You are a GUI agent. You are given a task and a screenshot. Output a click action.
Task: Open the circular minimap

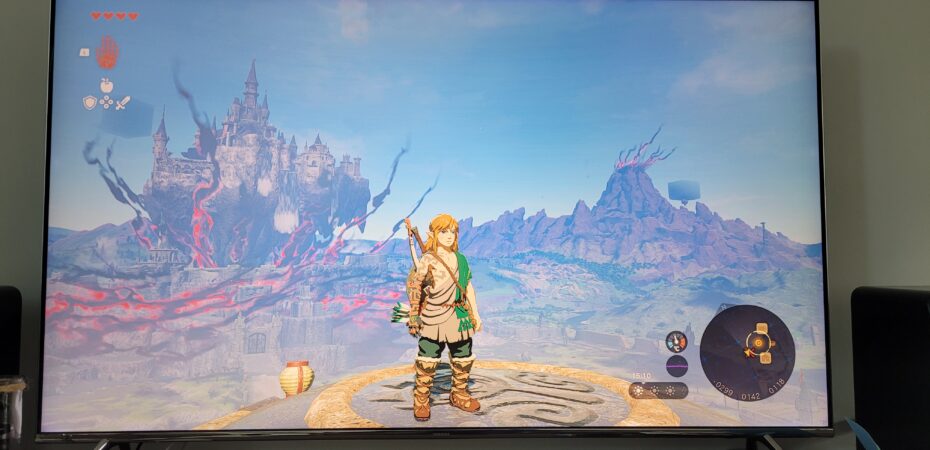point(747,352)
